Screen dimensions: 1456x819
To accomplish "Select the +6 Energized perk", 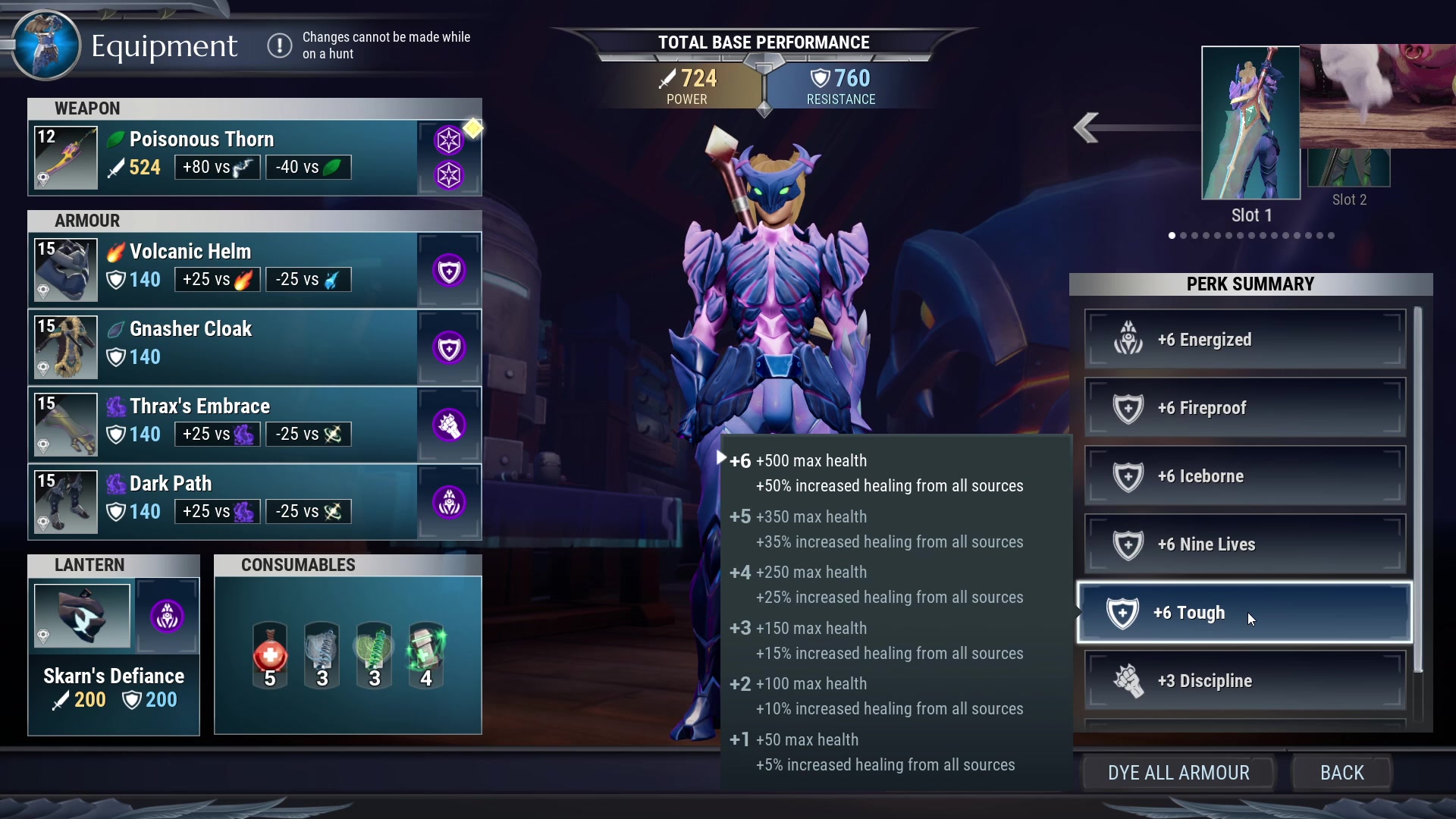I will tap(1244, 340).
